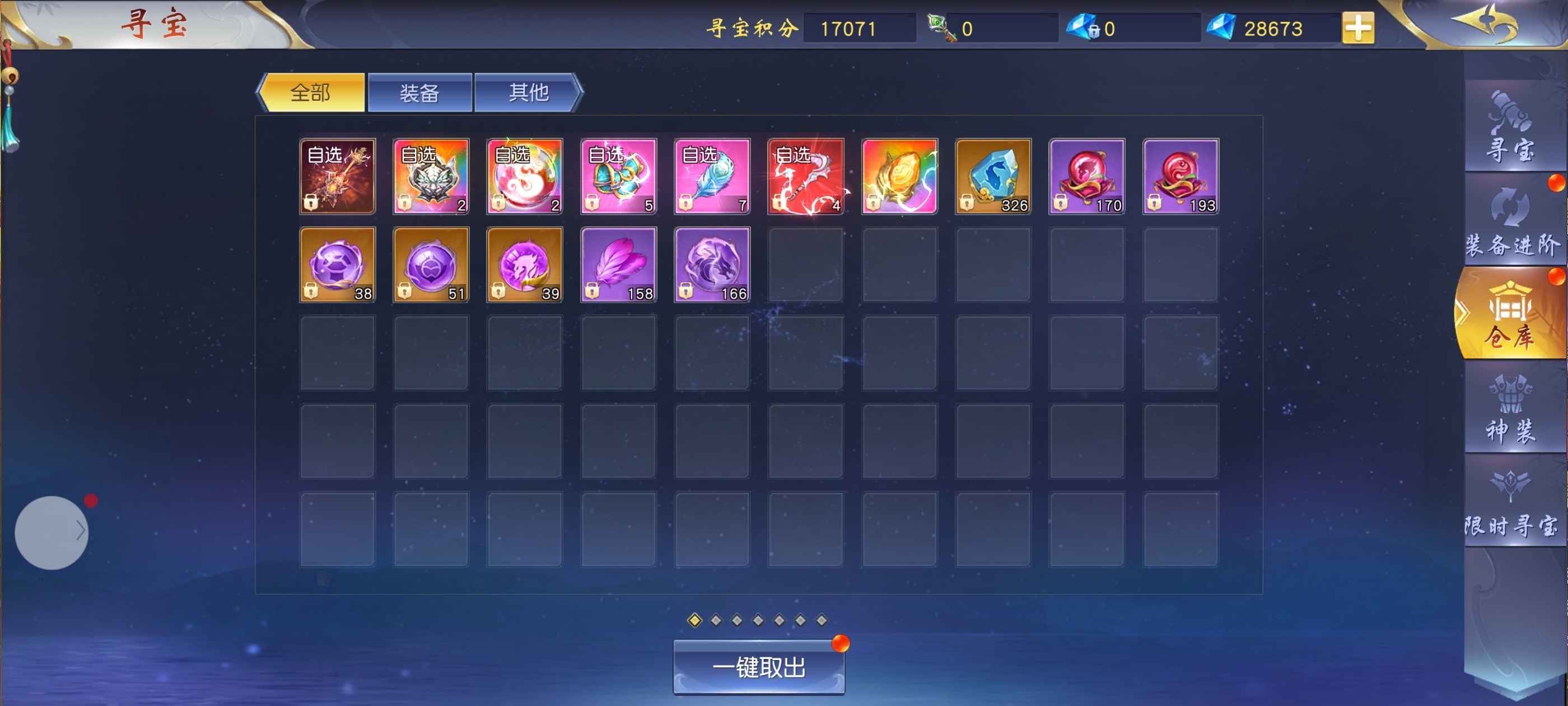Go back using the golden arrow
Screen dimensions: 1568x706
[x=1485, y=24]
